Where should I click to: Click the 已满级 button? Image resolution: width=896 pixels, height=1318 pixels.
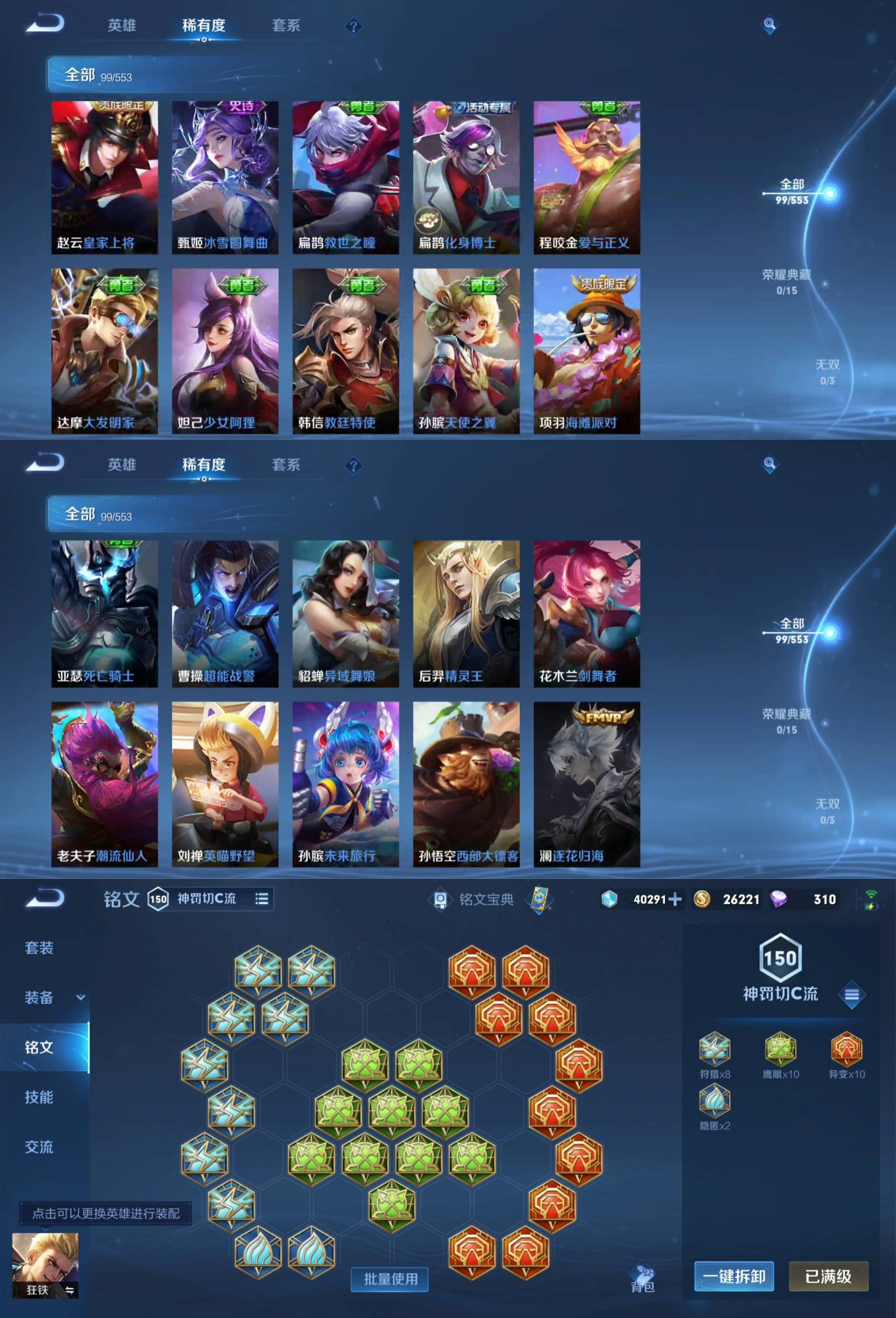[x=828, y=1276]
